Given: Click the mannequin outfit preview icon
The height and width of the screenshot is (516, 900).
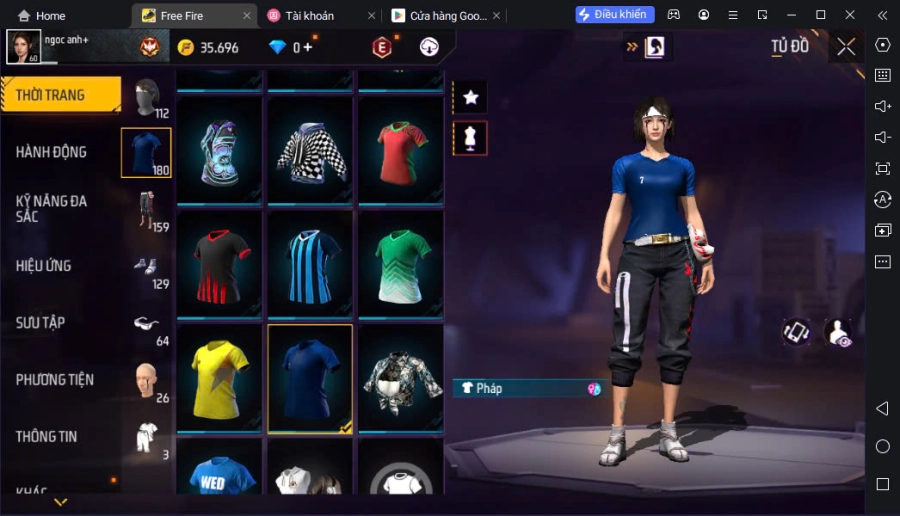Looking at the screenshot, I should [x=470, y=138].
